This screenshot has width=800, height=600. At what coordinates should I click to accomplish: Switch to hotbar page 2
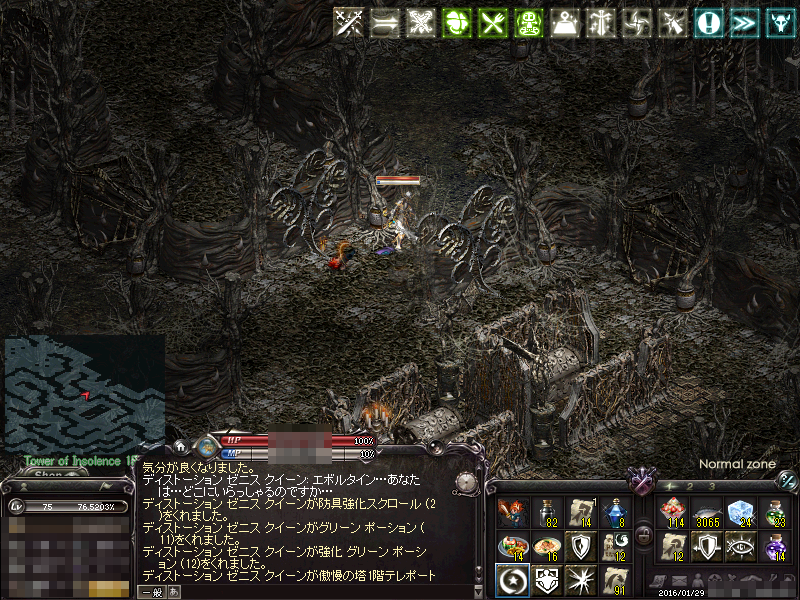[x=690, y=486]
